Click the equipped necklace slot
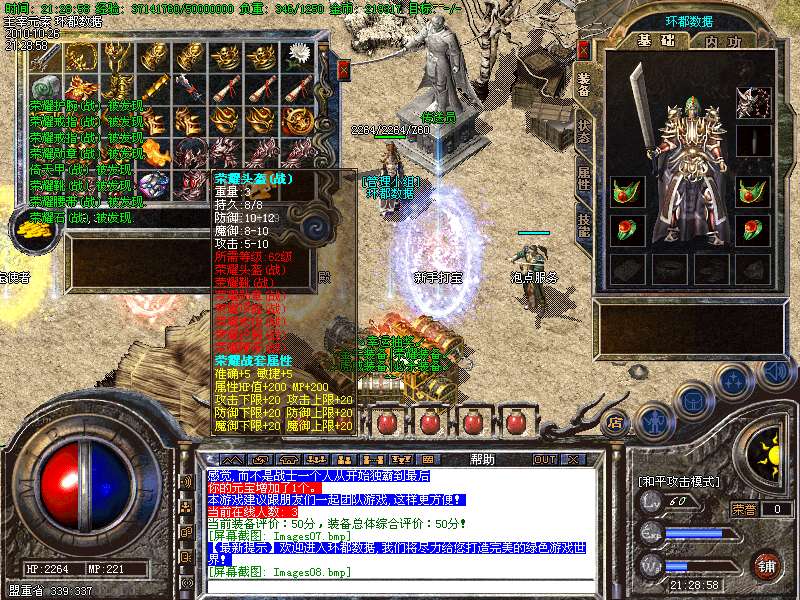 (753, 102)
